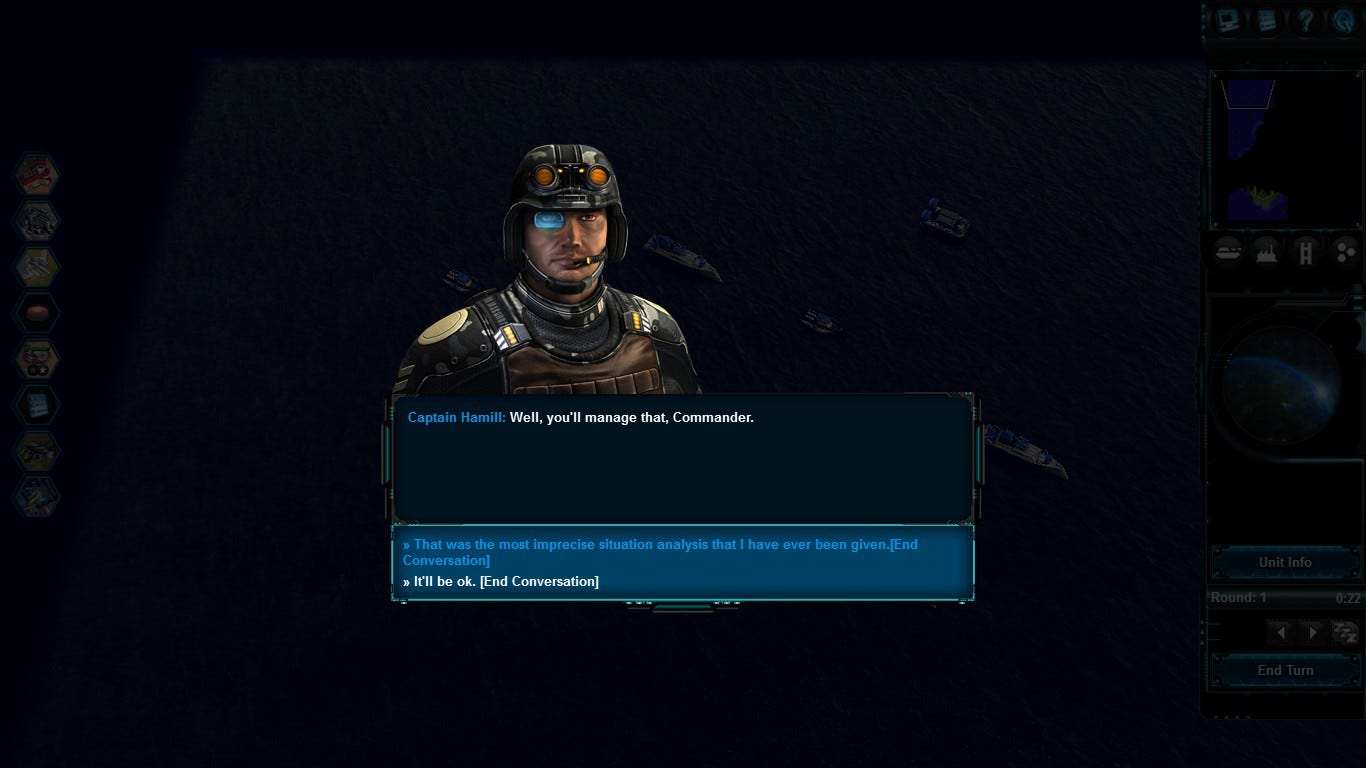The height and width of the screenshot is (768, 1366).
Task: Select the orange disc hexagon icon
Action: [x=37, y=313]
